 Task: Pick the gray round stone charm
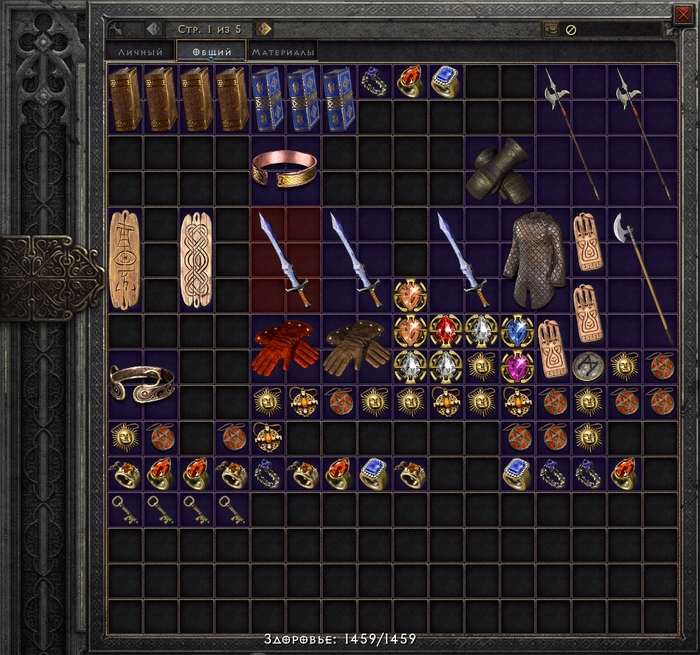[x=589, y=366]
